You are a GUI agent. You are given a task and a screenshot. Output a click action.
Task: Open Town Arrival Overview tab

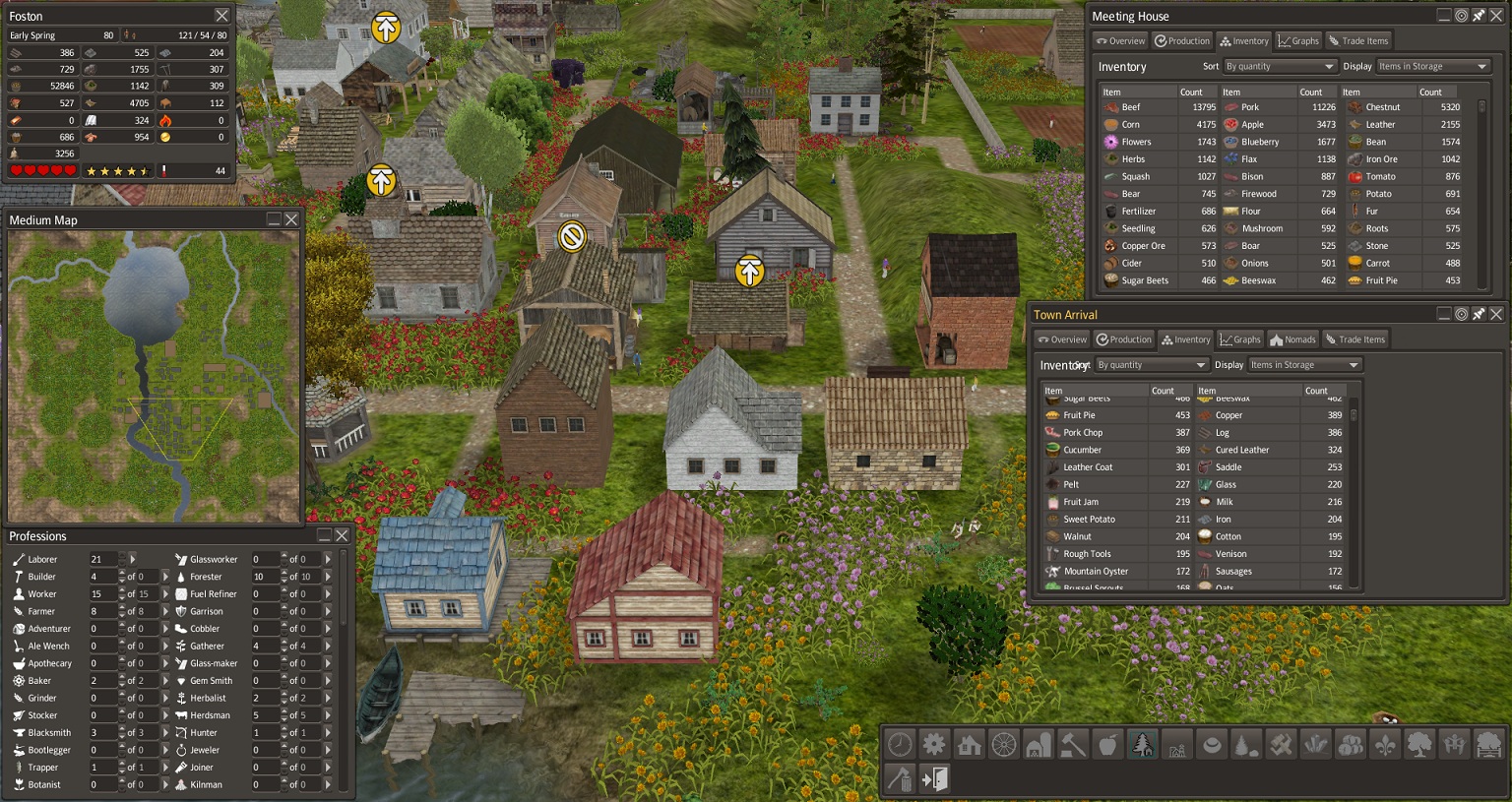[1062, 339]
